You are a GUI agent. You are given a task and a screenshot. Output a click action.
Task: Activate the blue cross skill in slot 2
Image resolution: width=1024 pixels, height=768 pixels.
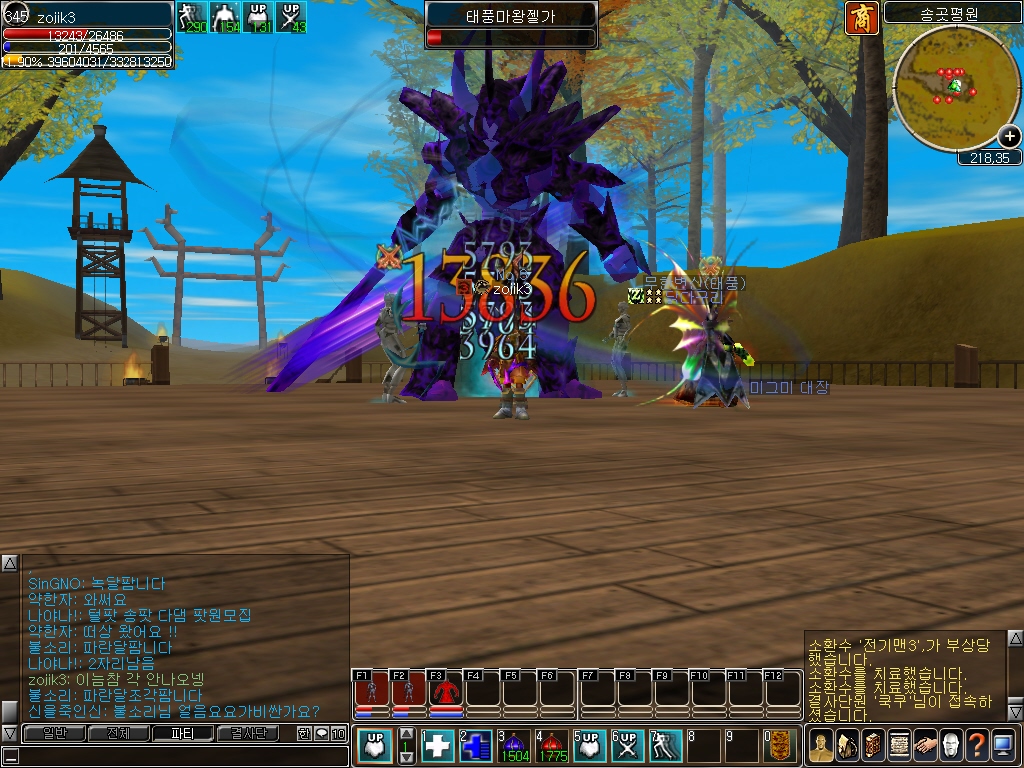pyautogui.click(x=478, y=746)
